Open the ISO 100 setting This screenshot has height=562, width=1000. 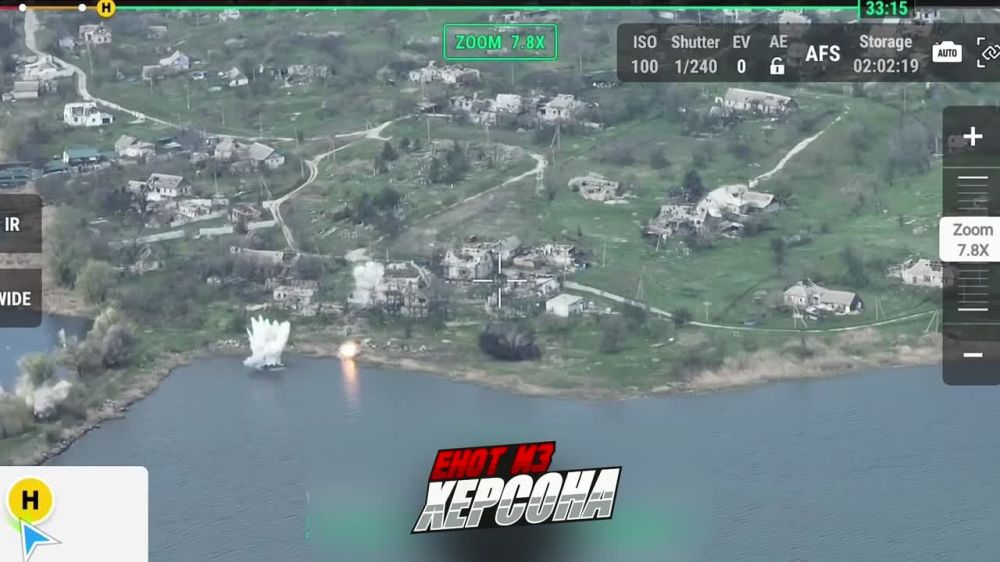(645, 54)
